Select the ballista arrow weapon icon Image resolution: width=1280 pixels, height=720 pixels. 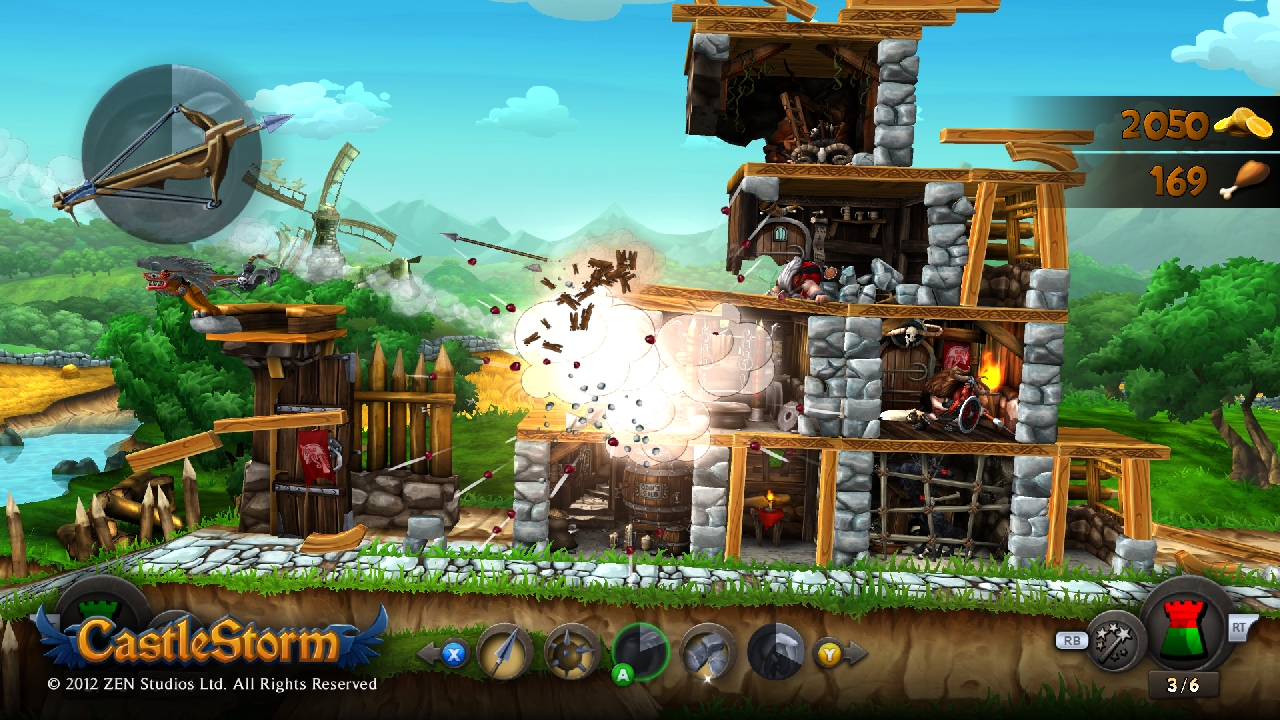[x=505, y=650]
